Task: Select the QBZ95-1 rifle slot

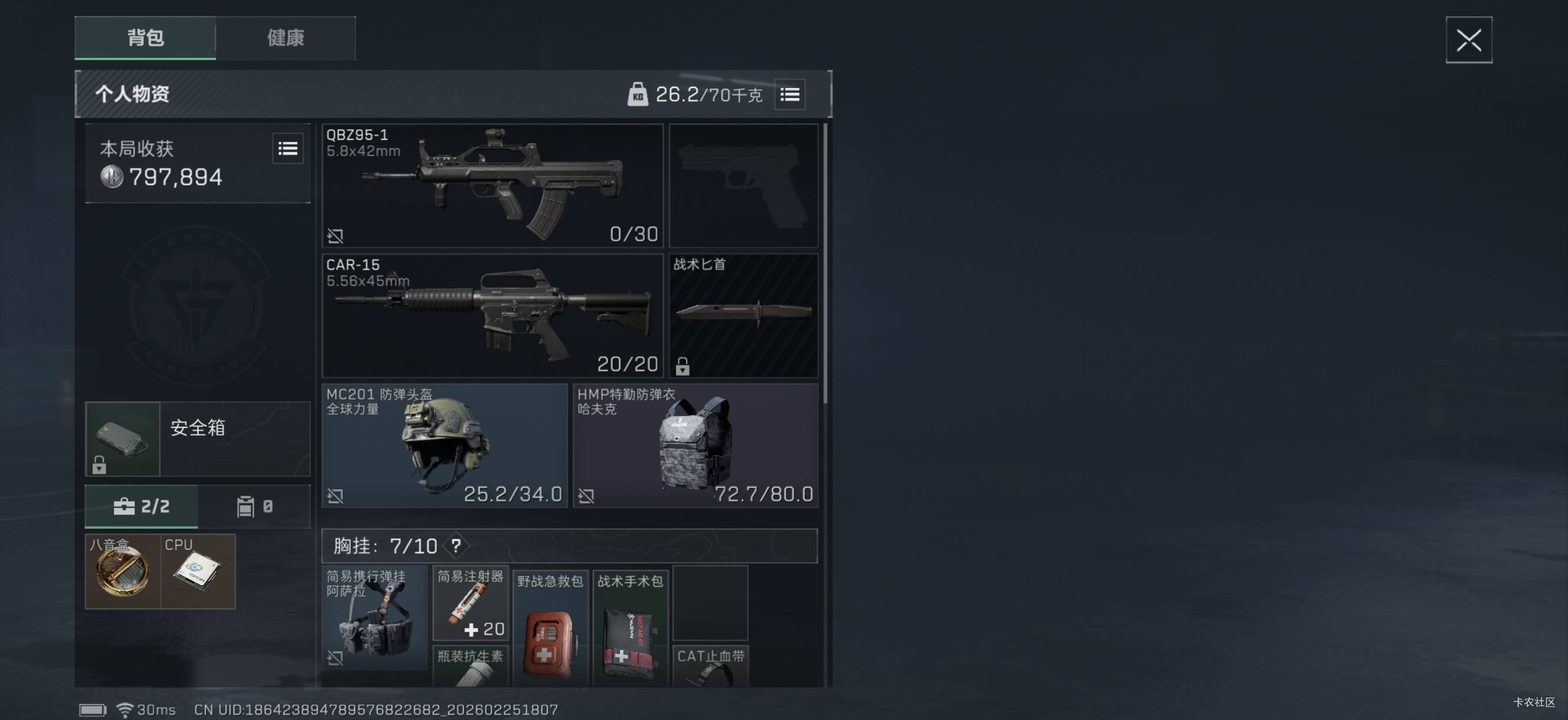Action: pos(492,186)
